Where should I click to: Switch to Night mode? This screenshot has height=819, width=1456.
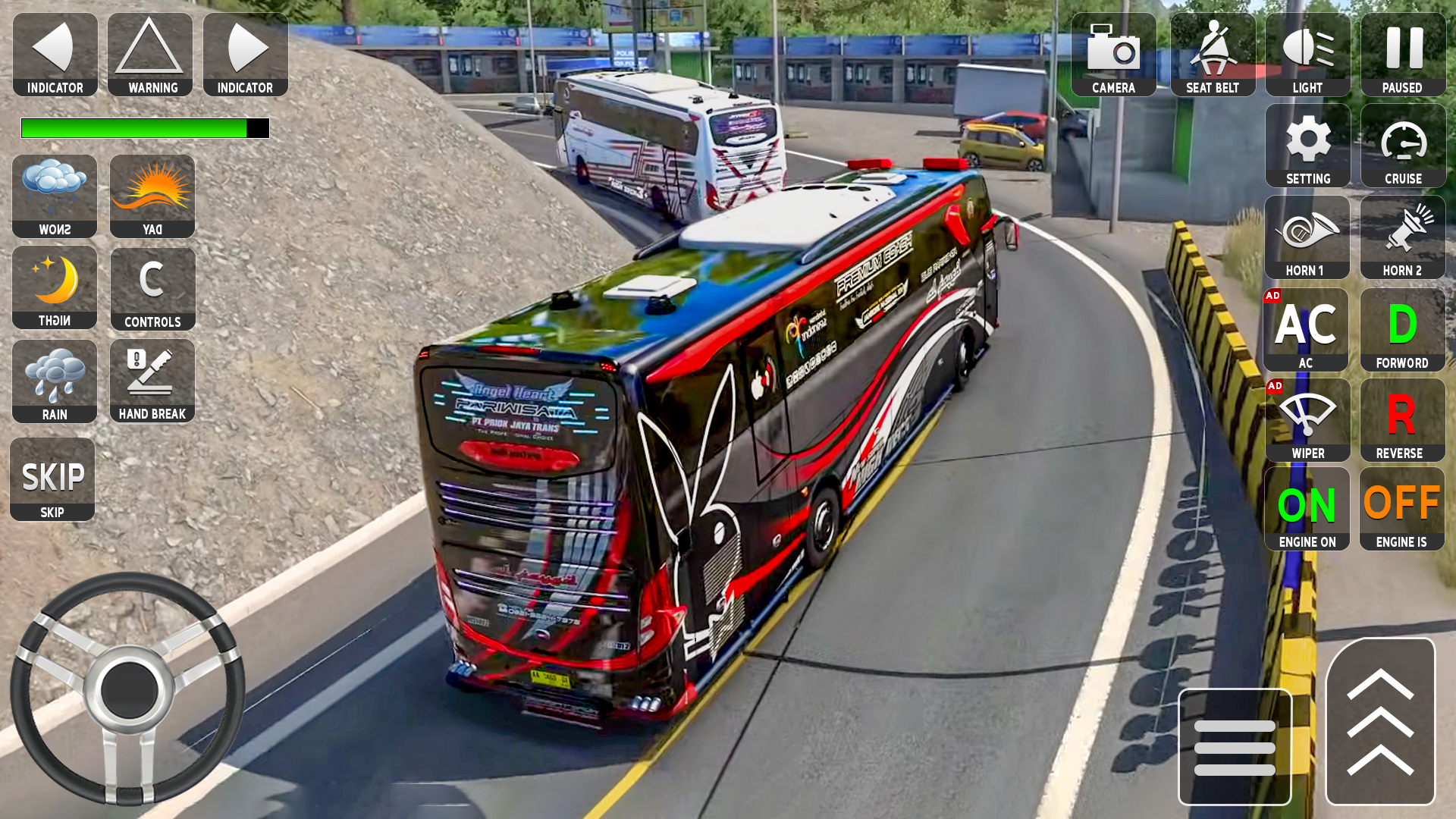[x=54, y=288]
